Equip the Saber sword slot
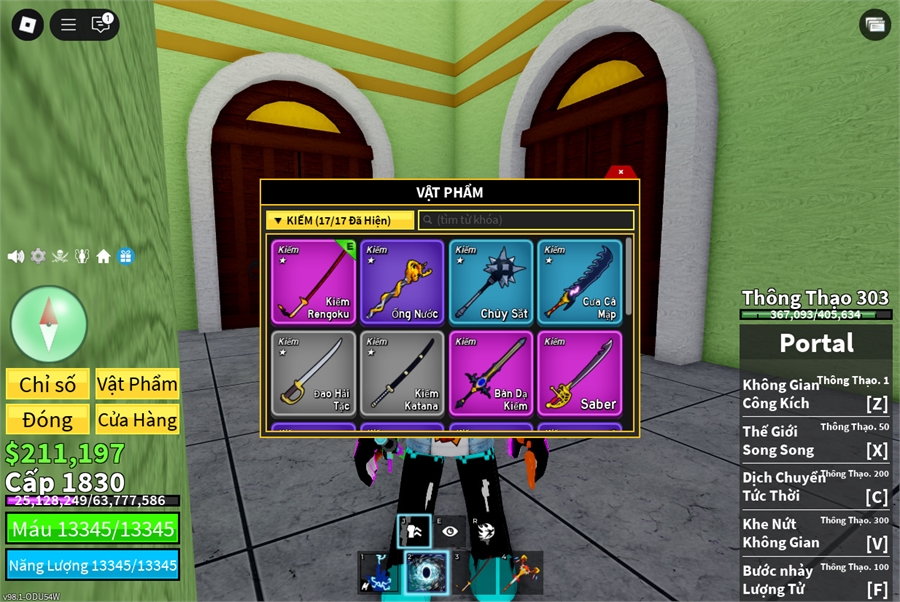900x602 pixels. tap(579, 373)
